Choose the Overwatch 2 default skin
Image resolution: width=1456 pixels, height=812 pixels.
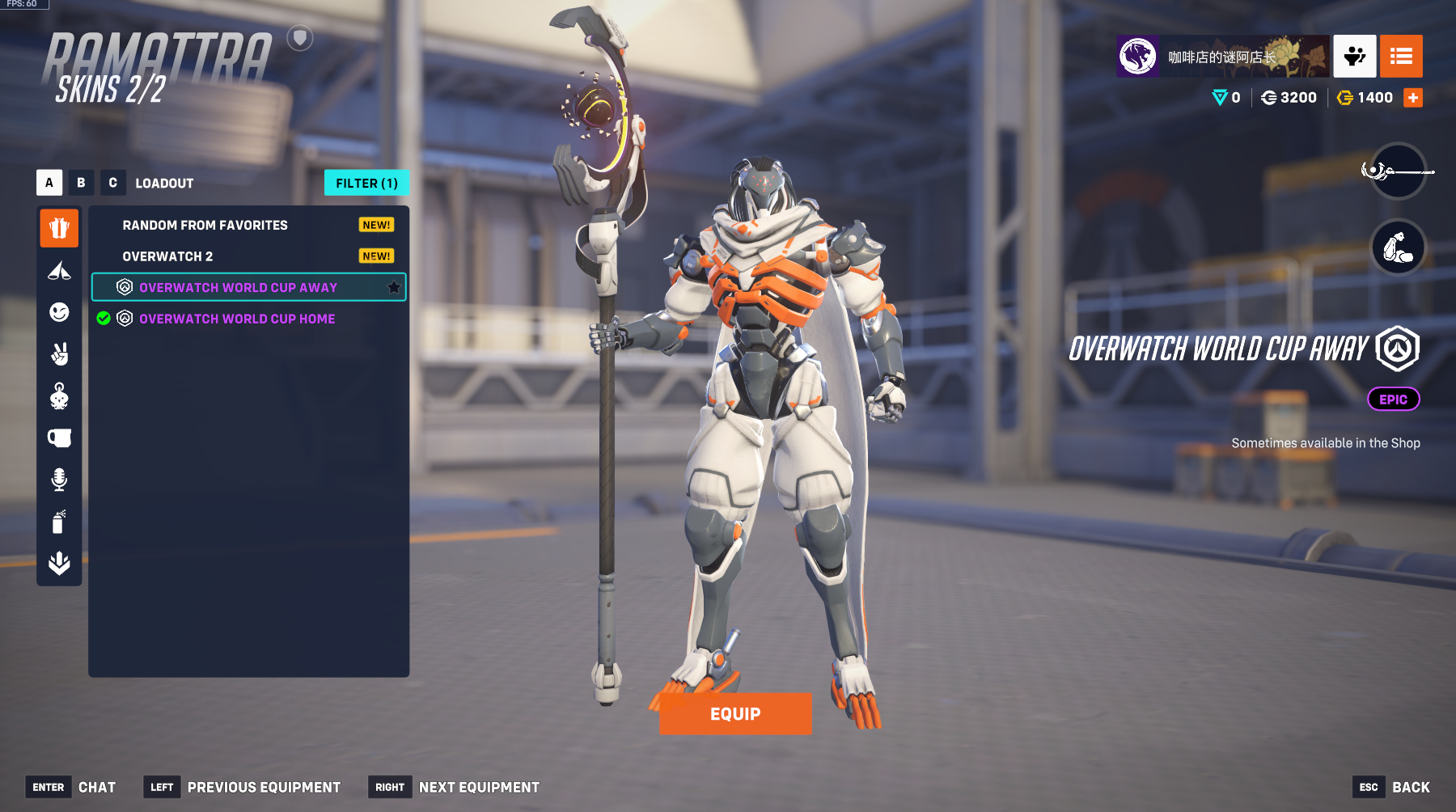coord(167,256)
